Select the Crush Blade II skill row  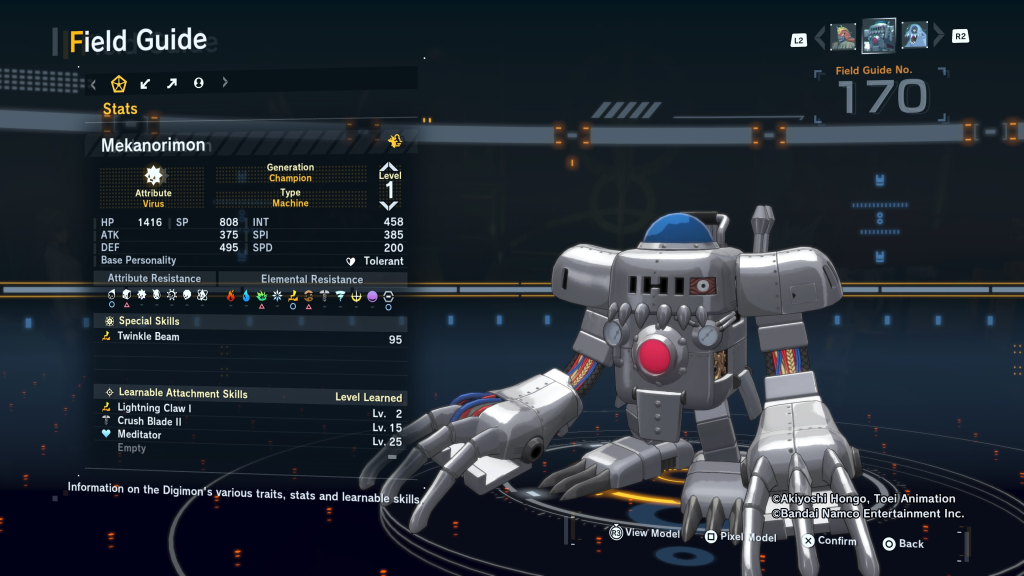(252, 422)
